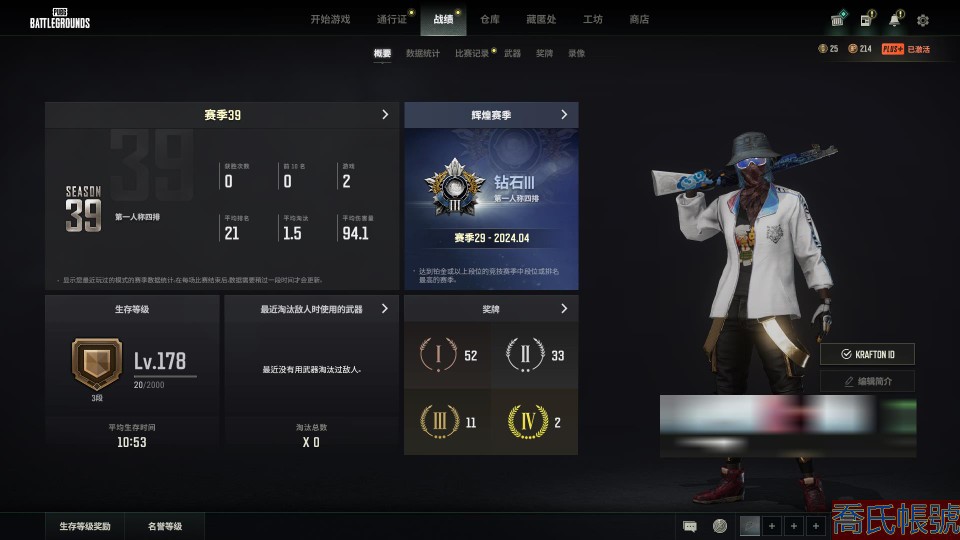Open settings with the gear icon
Viewport: 960px width, 540px height.
pos(923,20)
